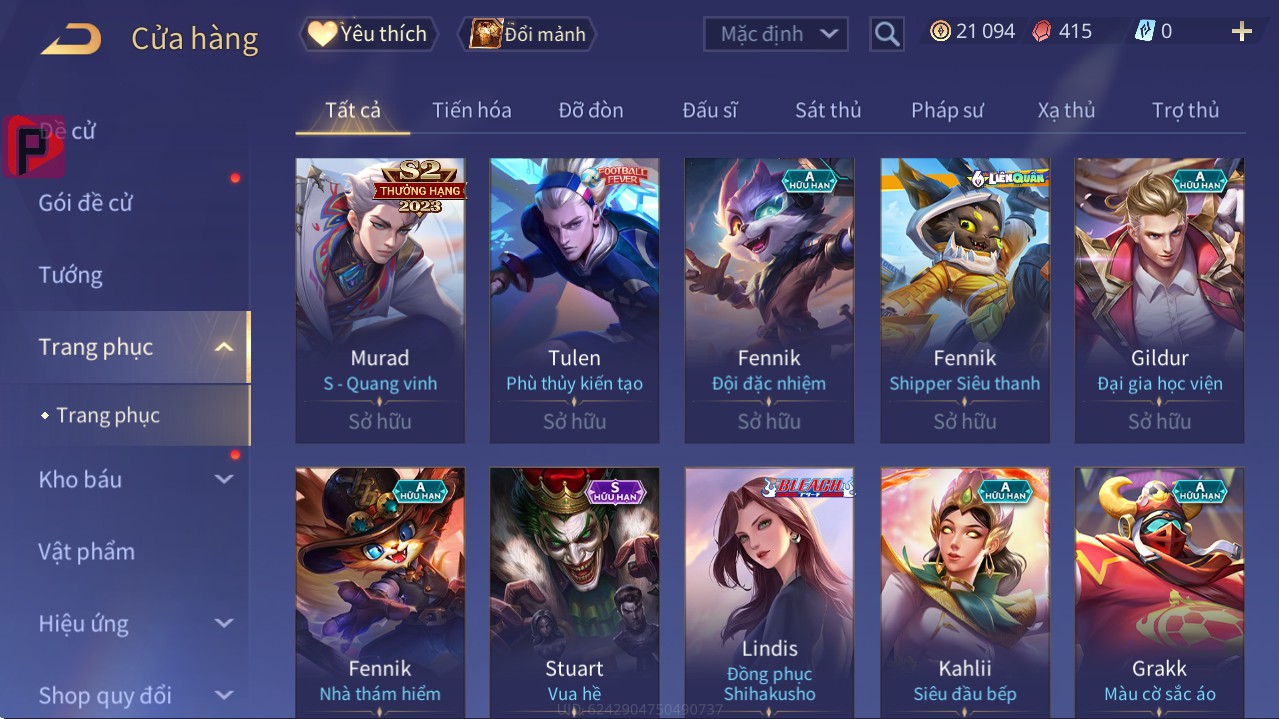Switch to the Đỡ đòn tab
Viewport: 1279px width, 719px height.
pos(590,110)
